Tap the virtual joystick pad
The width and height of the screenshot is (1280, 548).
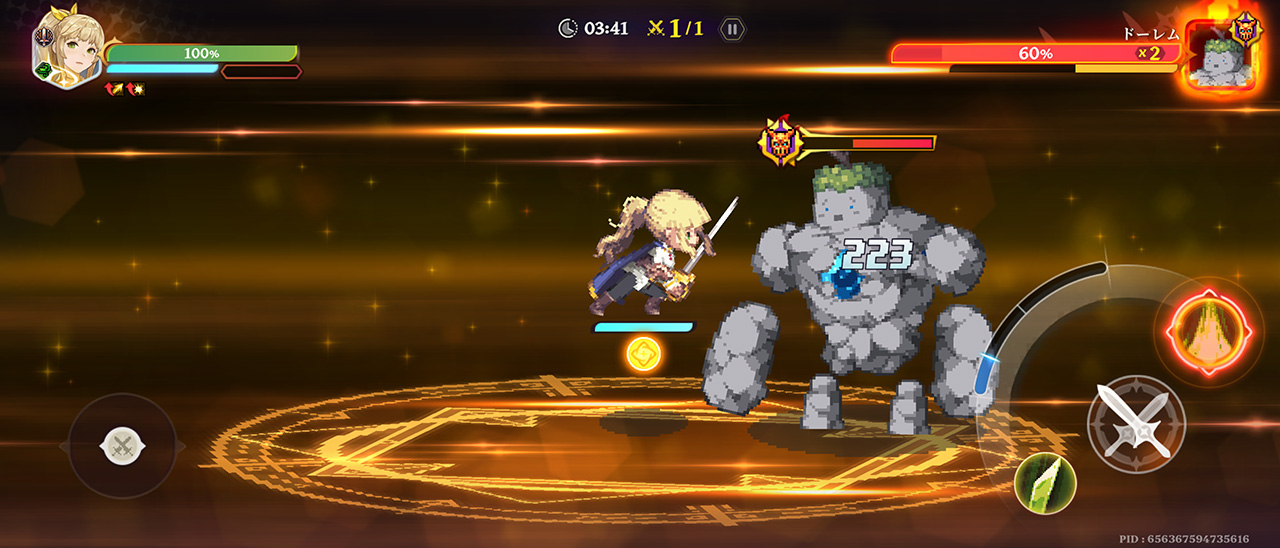pos(122,445)
